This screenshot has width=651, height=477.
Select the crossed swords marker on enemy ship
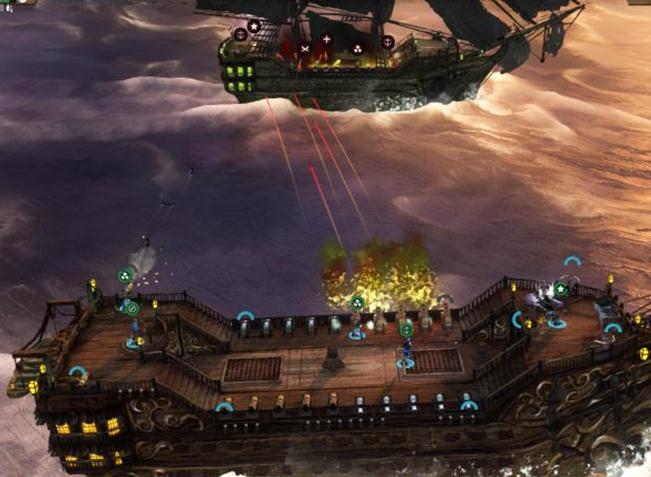pos(304,48)
